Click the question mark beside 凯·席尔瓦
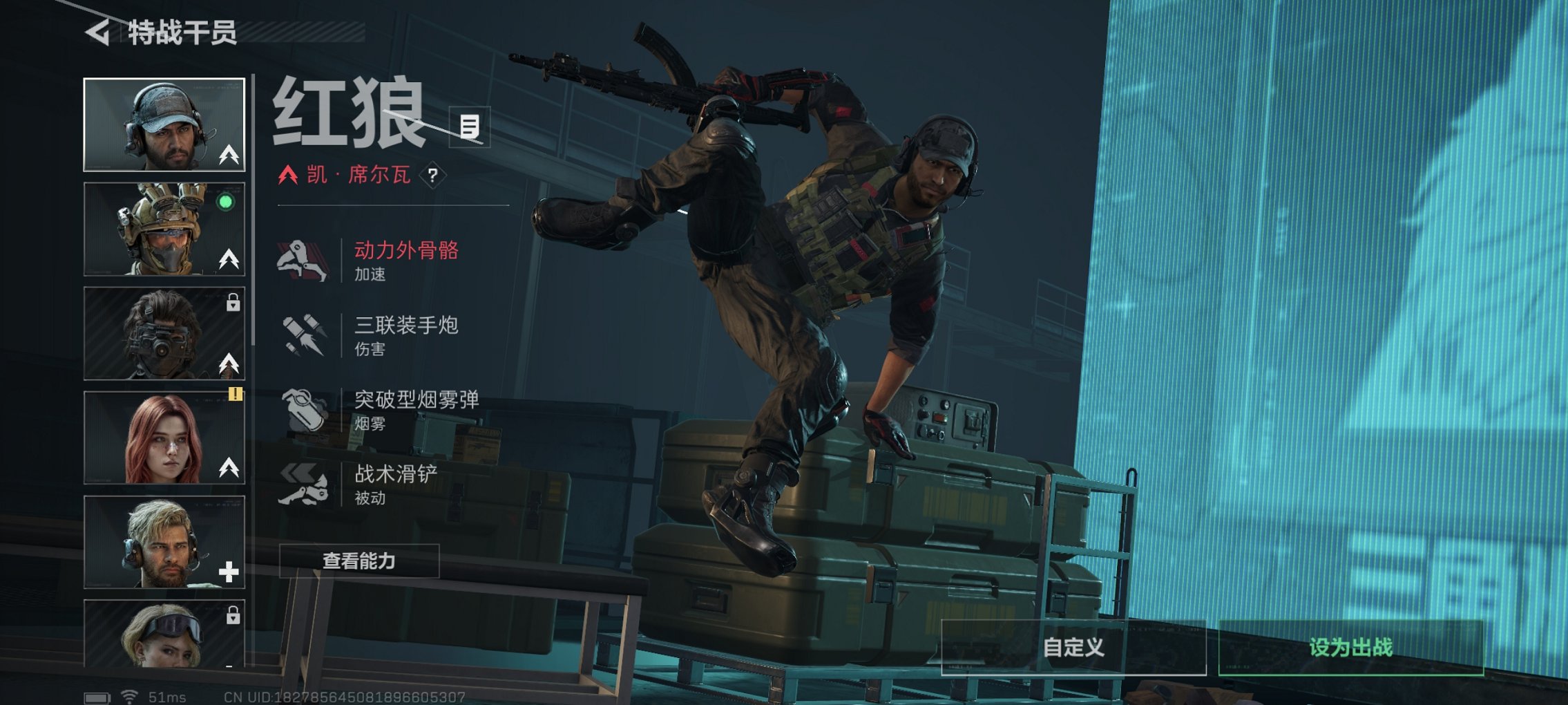This screenshot has height=705, width=1568. (x=434, y=176)
